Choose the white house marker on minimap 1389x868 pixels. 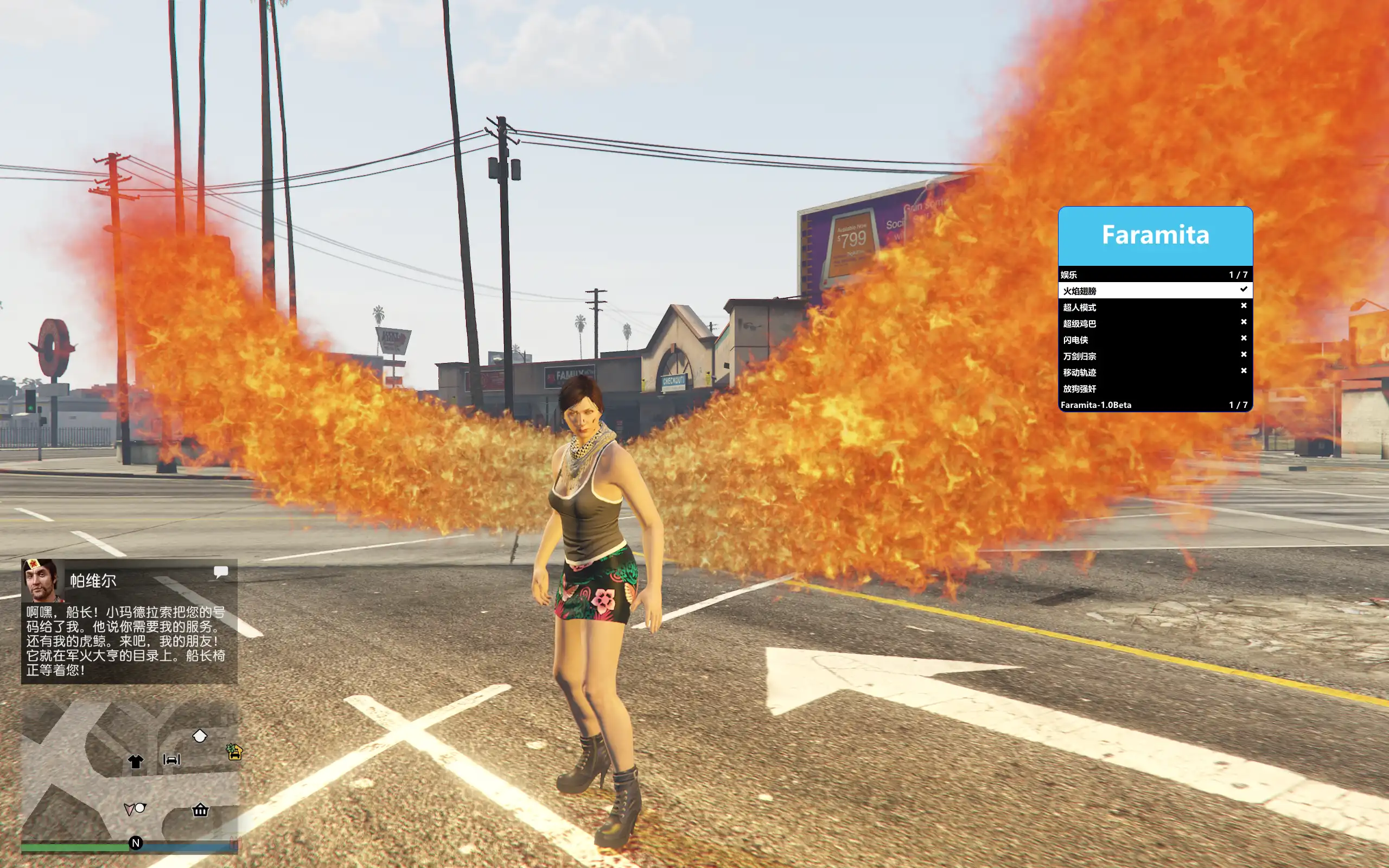pyautogui.click(x=199, y=736)
